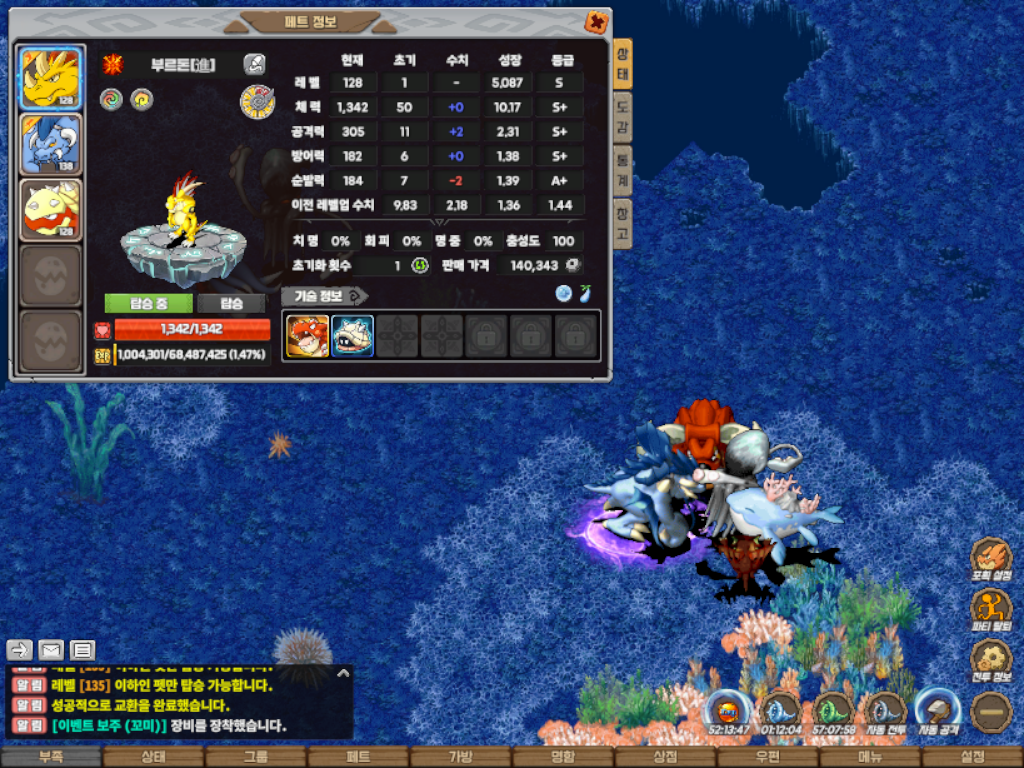The width and height of the screenshot is (1024, 768).
Task: Toggle the 자동 공격 auto attack button
Action: point(938,712)
